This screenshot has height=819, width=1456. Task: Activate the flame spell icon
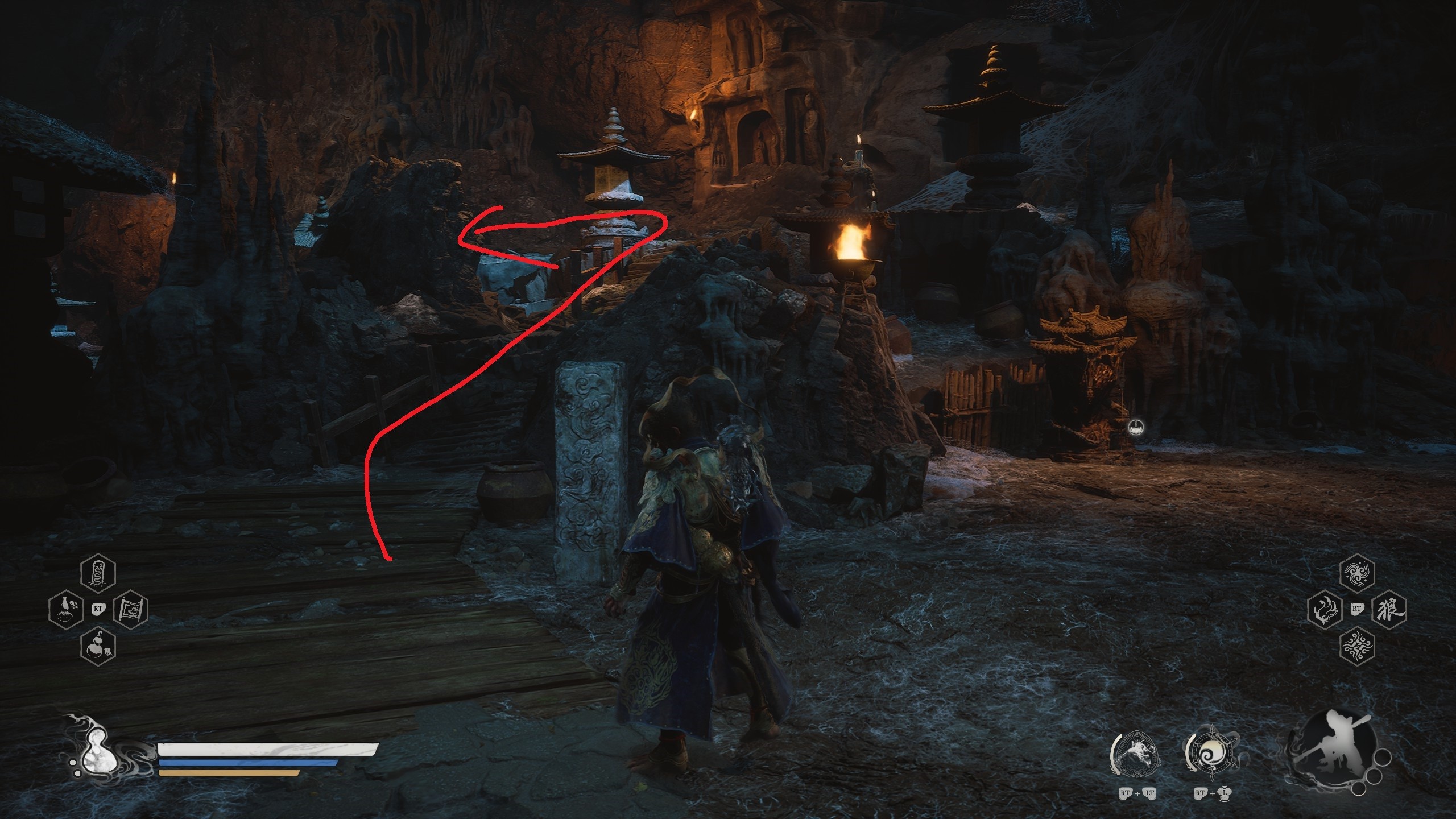pyautogui.click(x=1325, y=609)
